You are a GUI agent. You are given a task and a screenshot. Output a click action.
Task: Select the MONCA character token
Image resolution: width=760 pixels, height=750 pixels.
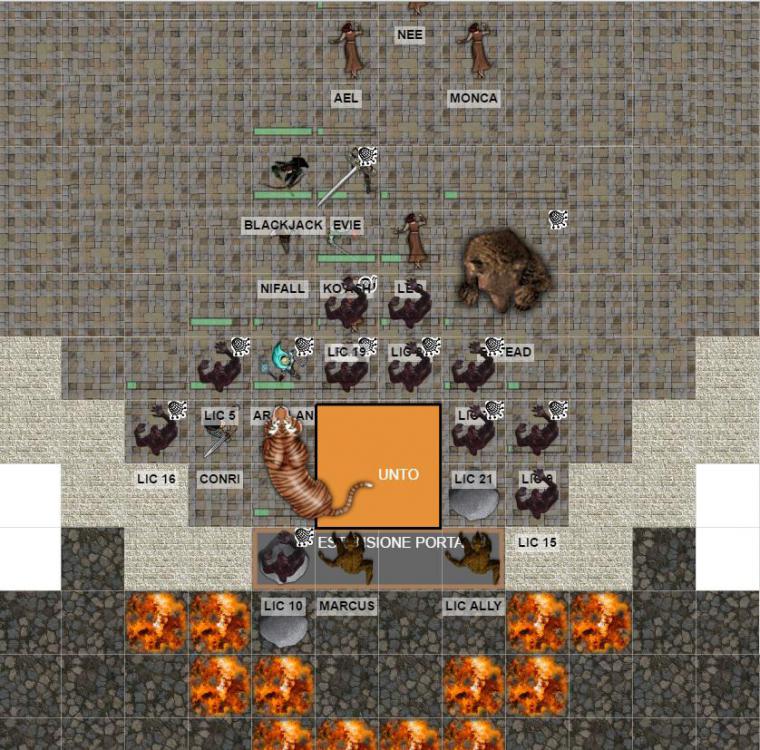coord(474,50)
